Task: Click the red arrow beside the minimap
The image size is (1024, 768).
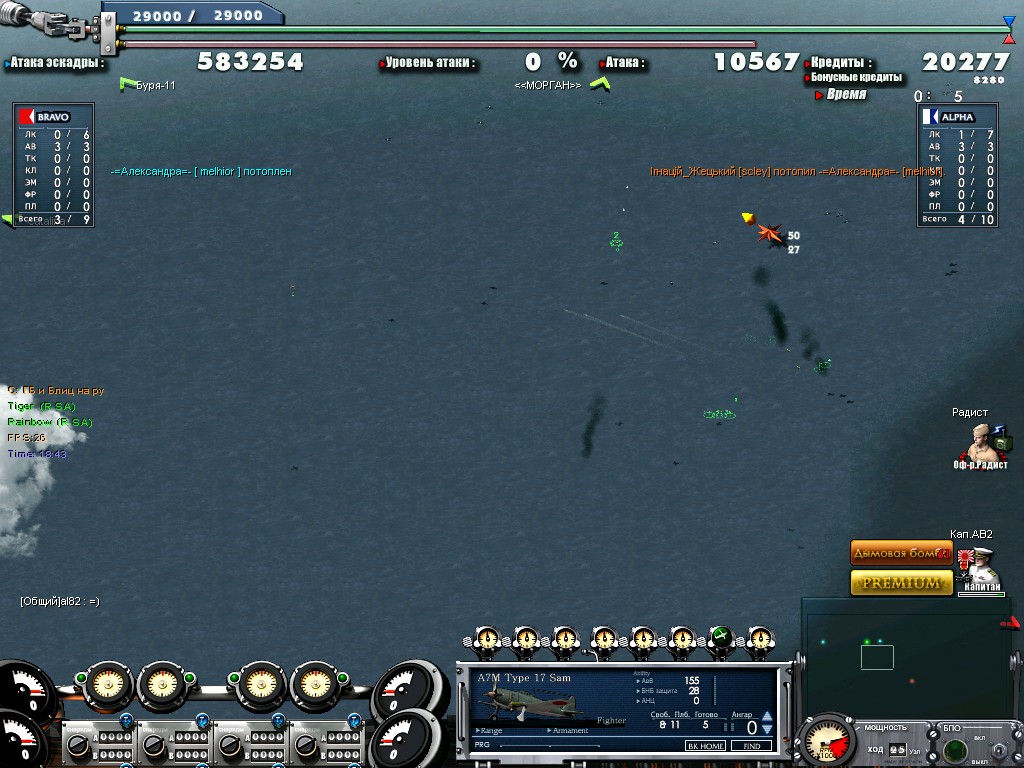Action: tap(1012, 624)
